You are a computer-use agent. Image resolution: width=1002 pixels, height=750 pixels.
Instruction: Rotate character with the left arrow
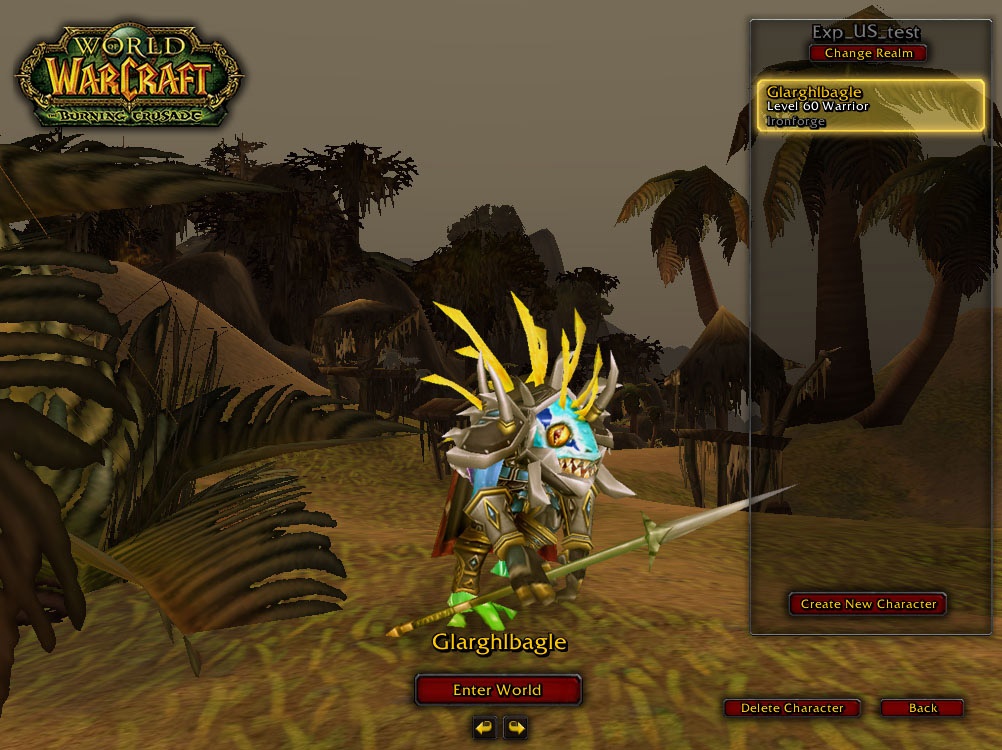484,727
